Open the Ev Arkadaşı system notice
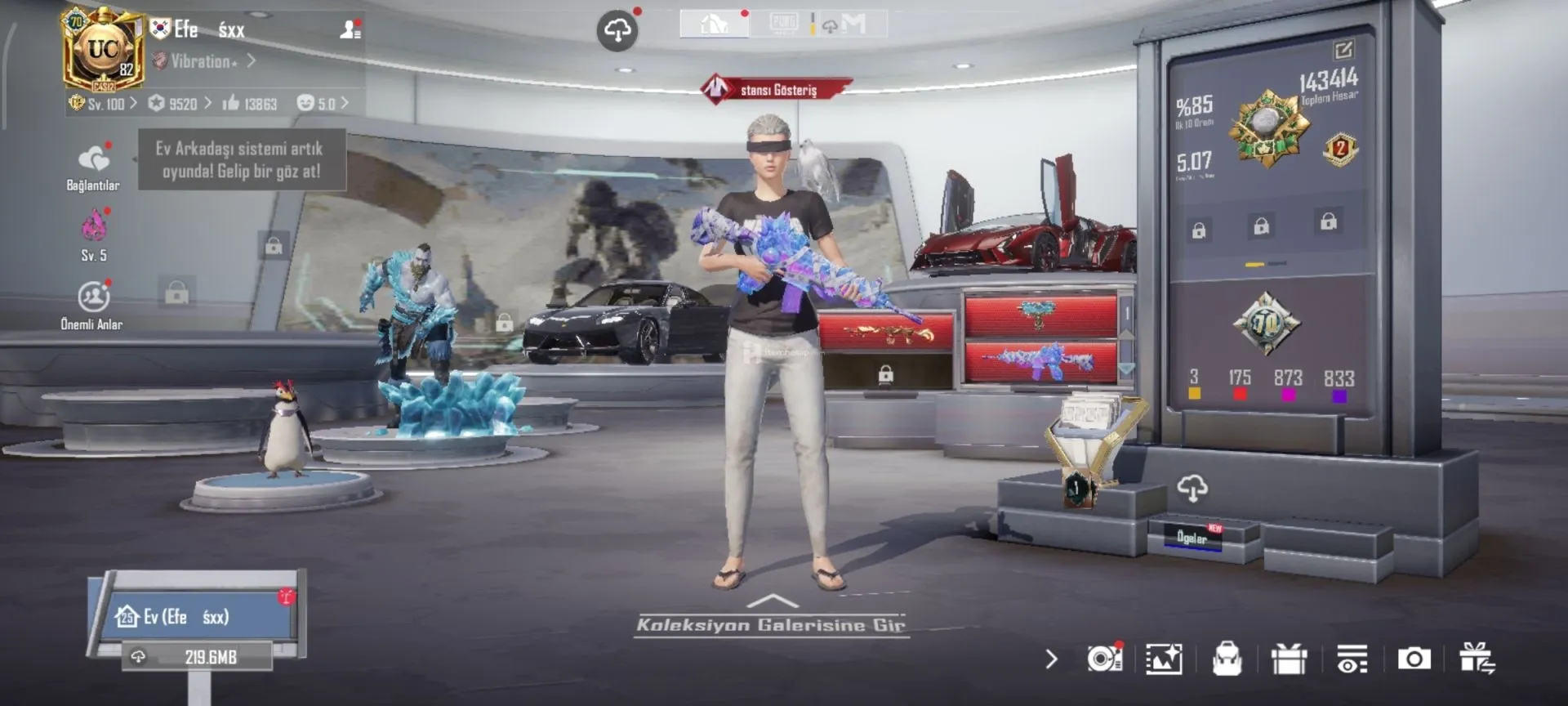This screenshot has height=706, width=1568. [241, 159]
